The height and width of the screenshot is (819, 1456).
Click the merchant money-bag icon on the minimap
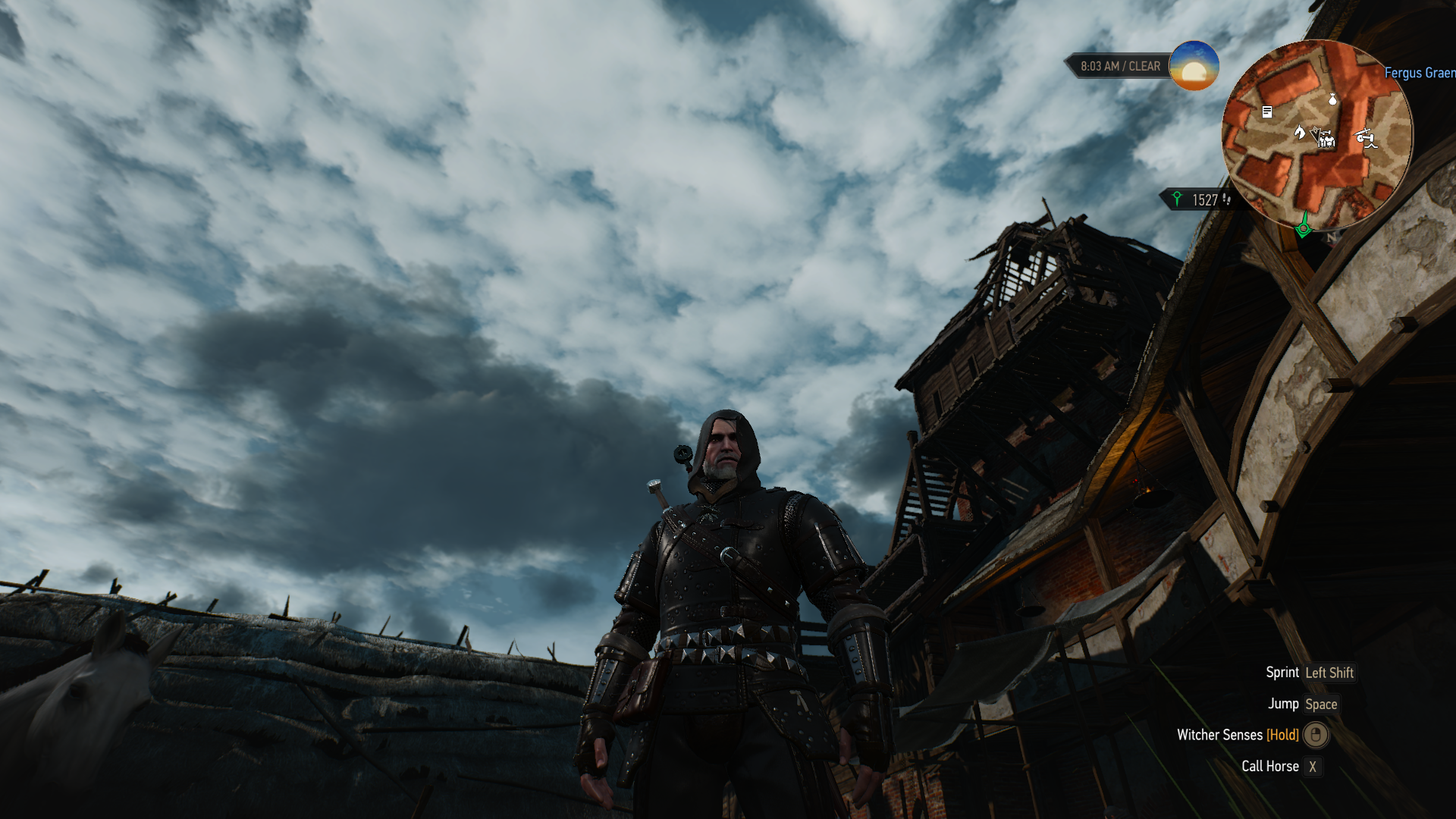click(1332, 100)
